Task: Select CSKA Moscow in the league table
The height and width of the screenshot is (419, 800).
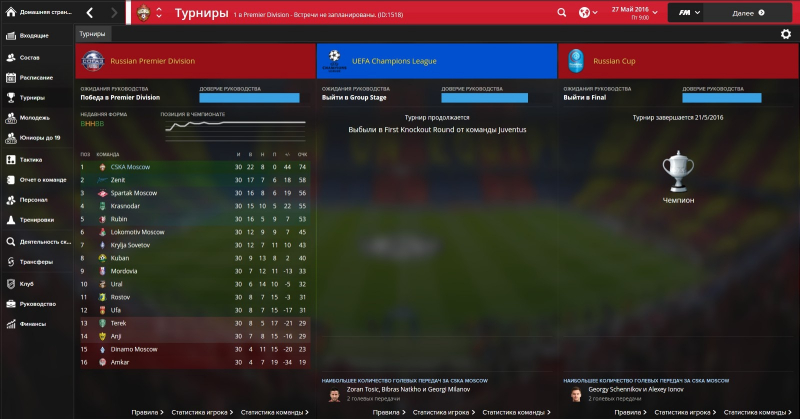Action: [129, 166]
